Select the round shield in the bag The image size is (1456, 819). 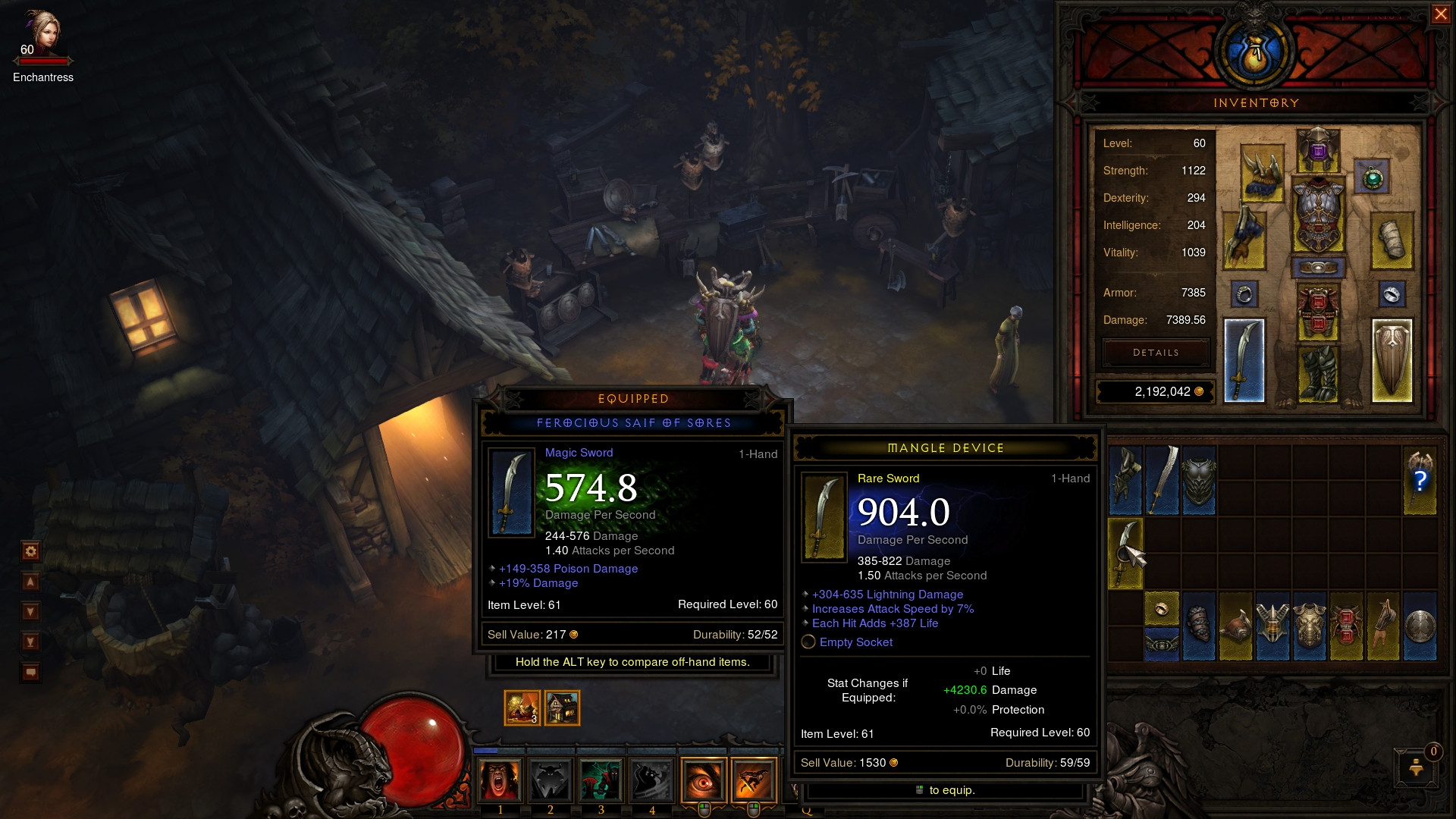point(1420,626)
